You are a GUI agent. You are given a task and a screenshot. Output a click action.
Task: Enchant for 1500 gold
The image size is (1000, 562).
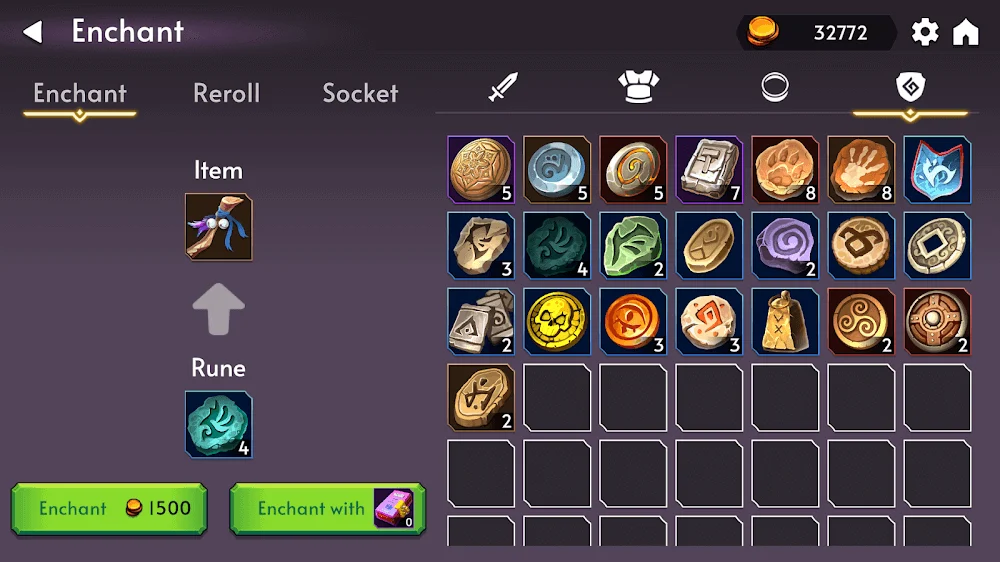(109, 508)
